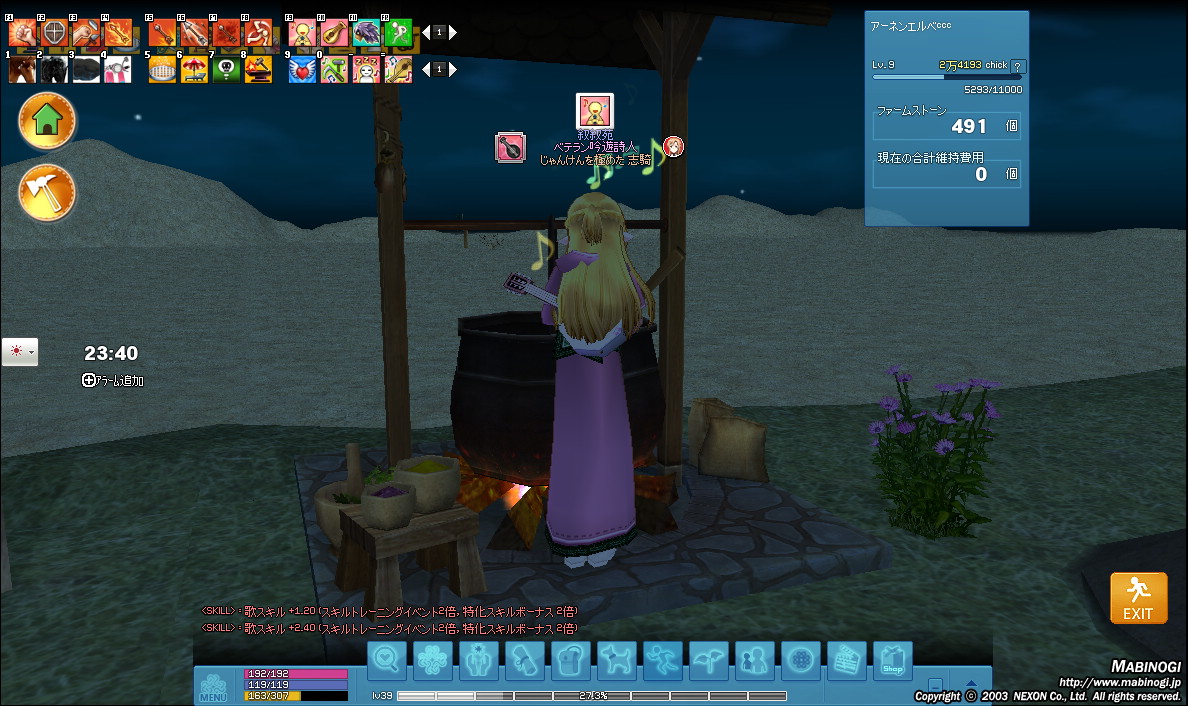The height and width of the screenshot is (706, 1188).
Task: Use the pink scooter mount slot
Action: click(x=118, y=69)
